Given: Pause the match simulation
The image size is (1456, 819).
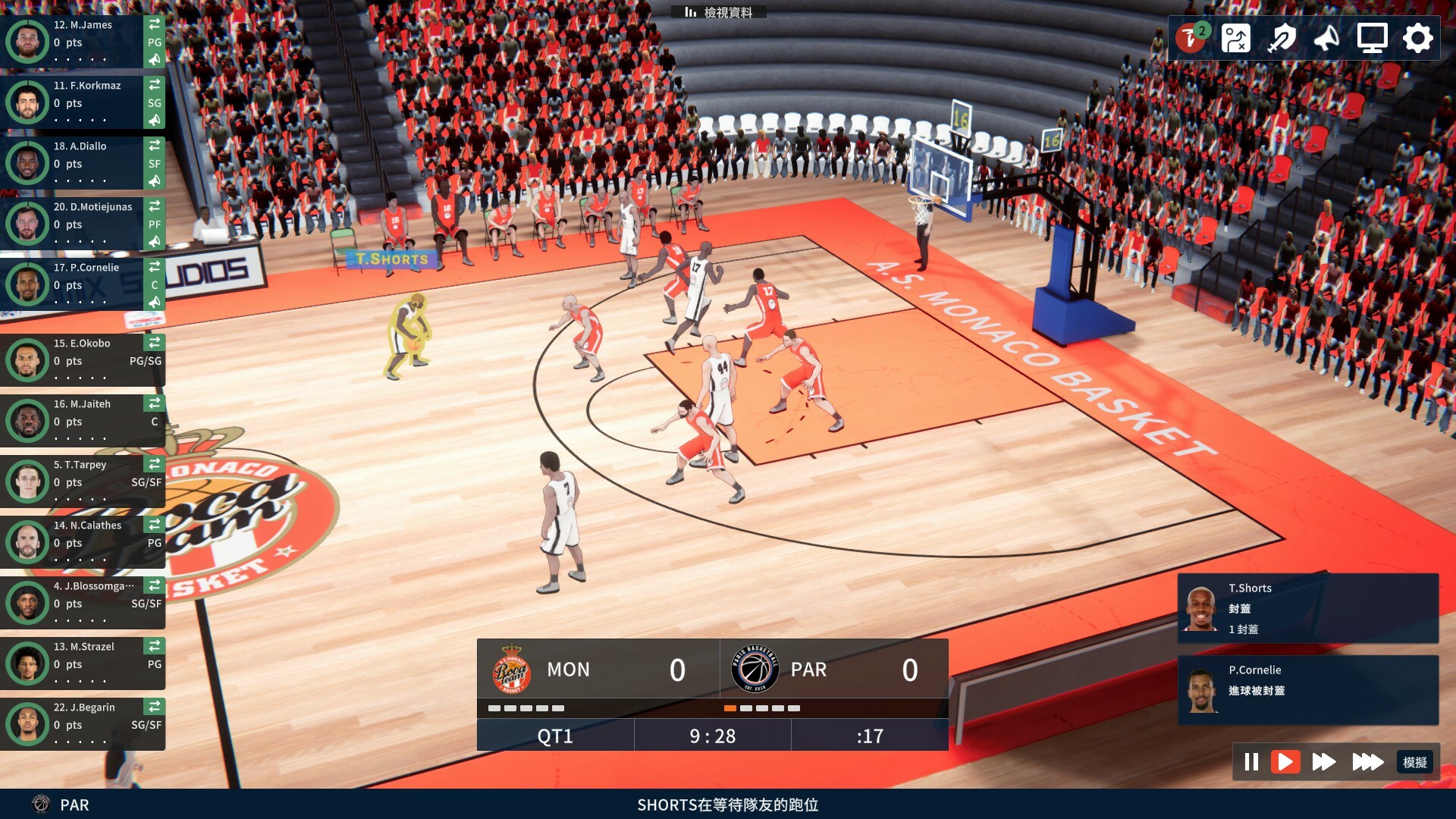Looking at the screenshot, I should [1251, 761].
